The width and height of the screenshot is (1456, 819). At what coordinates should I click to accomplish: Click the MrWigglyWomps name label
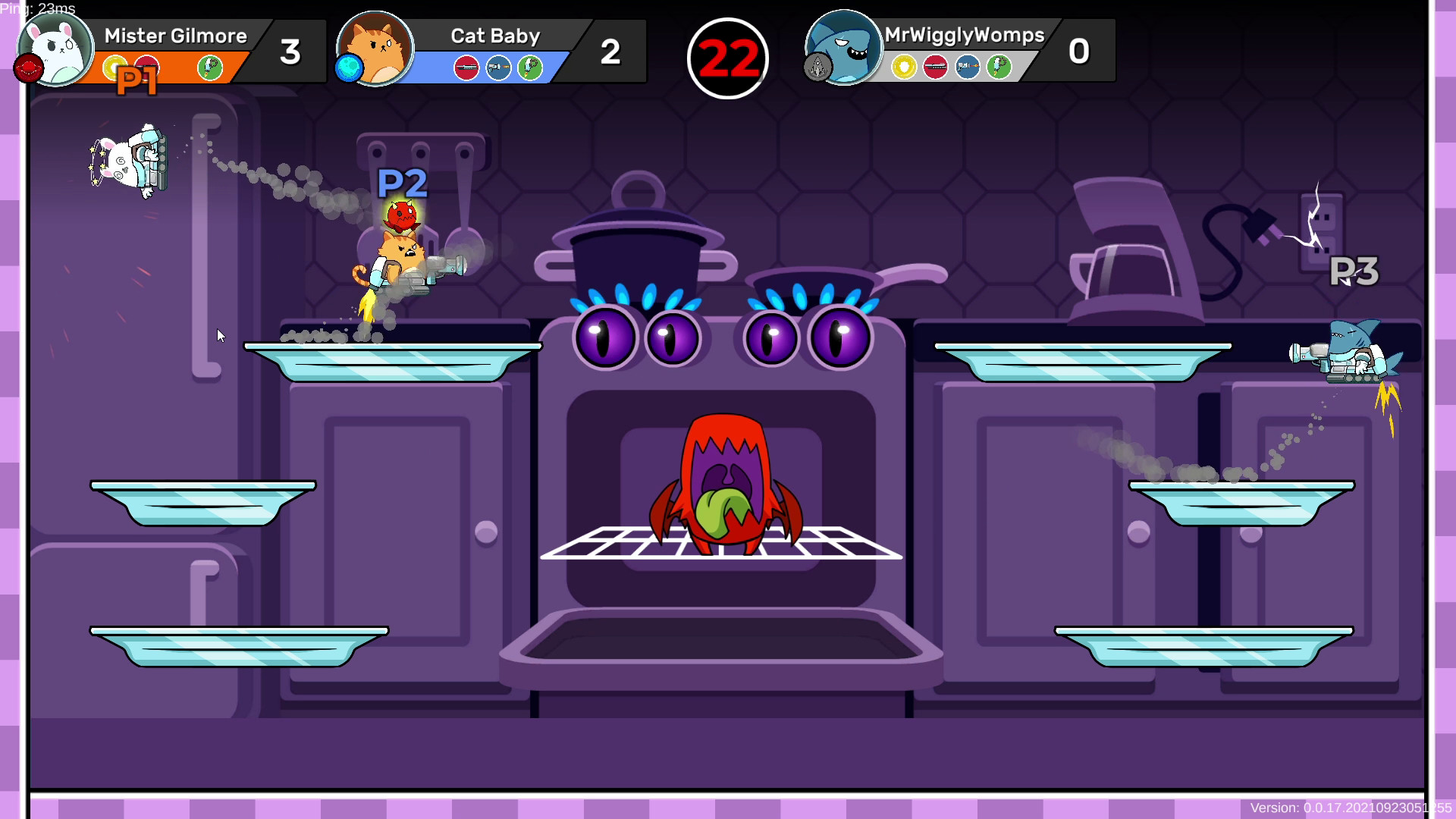(963, 35)
